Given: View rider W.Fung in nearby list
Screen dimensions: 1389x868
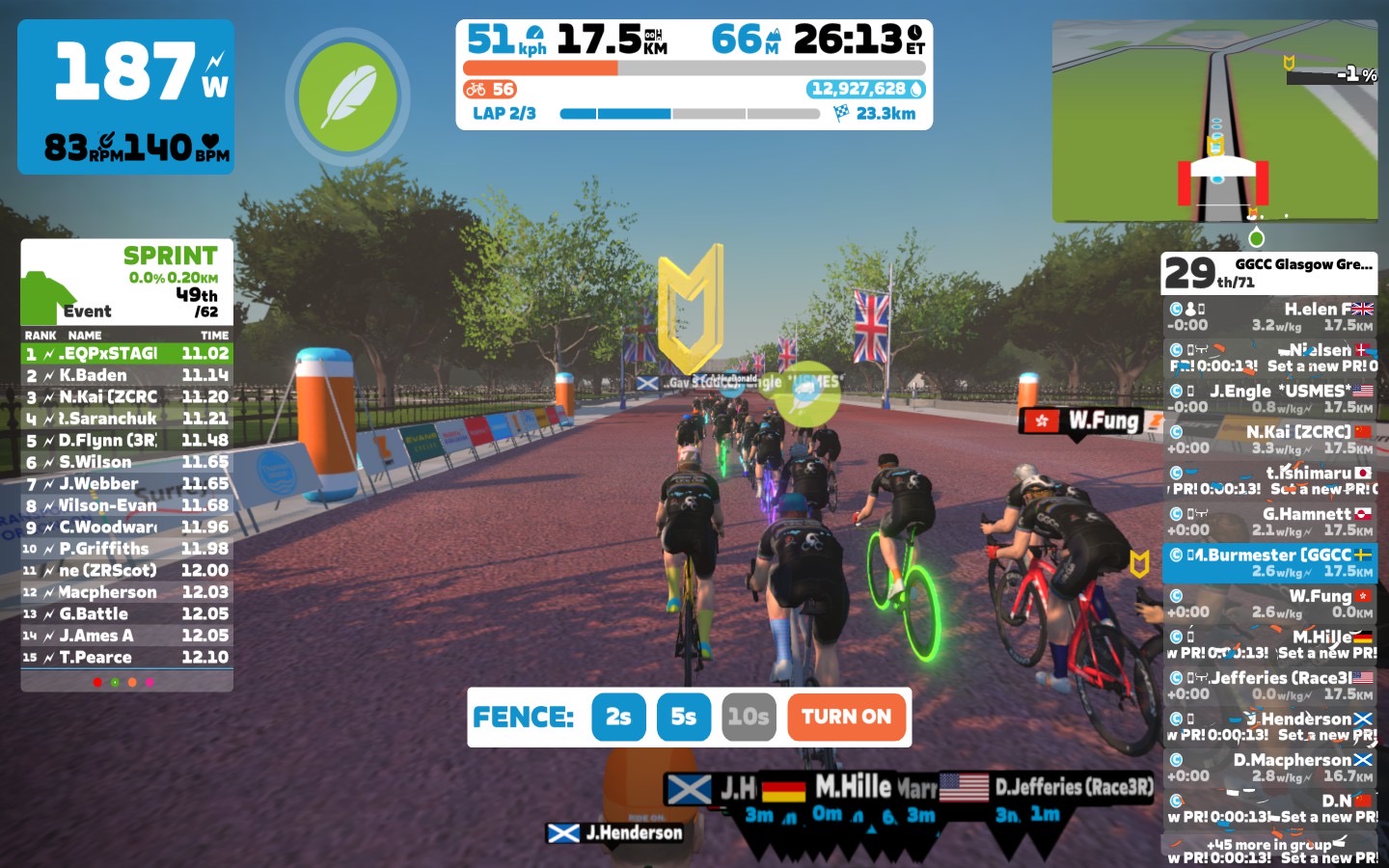Looking at the screenshot, I should [x=1269, y=604].
